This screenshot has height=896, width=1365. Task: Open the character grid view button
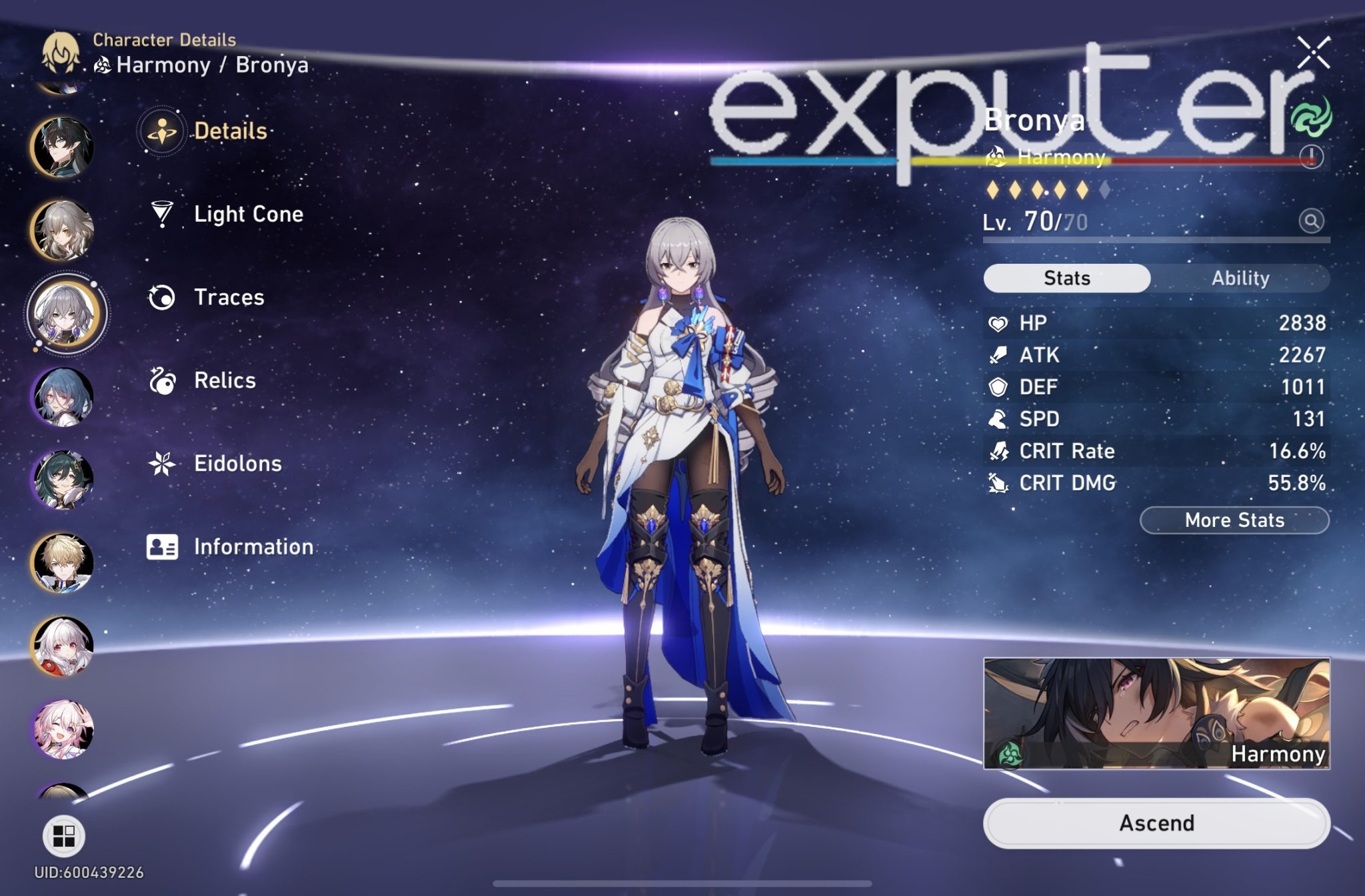click(64, 836)
